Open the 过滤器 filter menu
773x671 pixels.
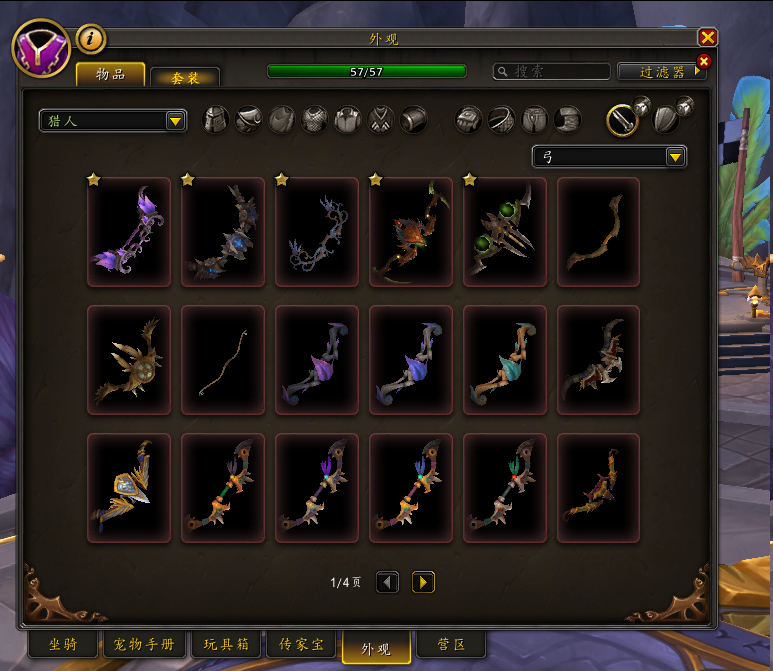(661, 72)
